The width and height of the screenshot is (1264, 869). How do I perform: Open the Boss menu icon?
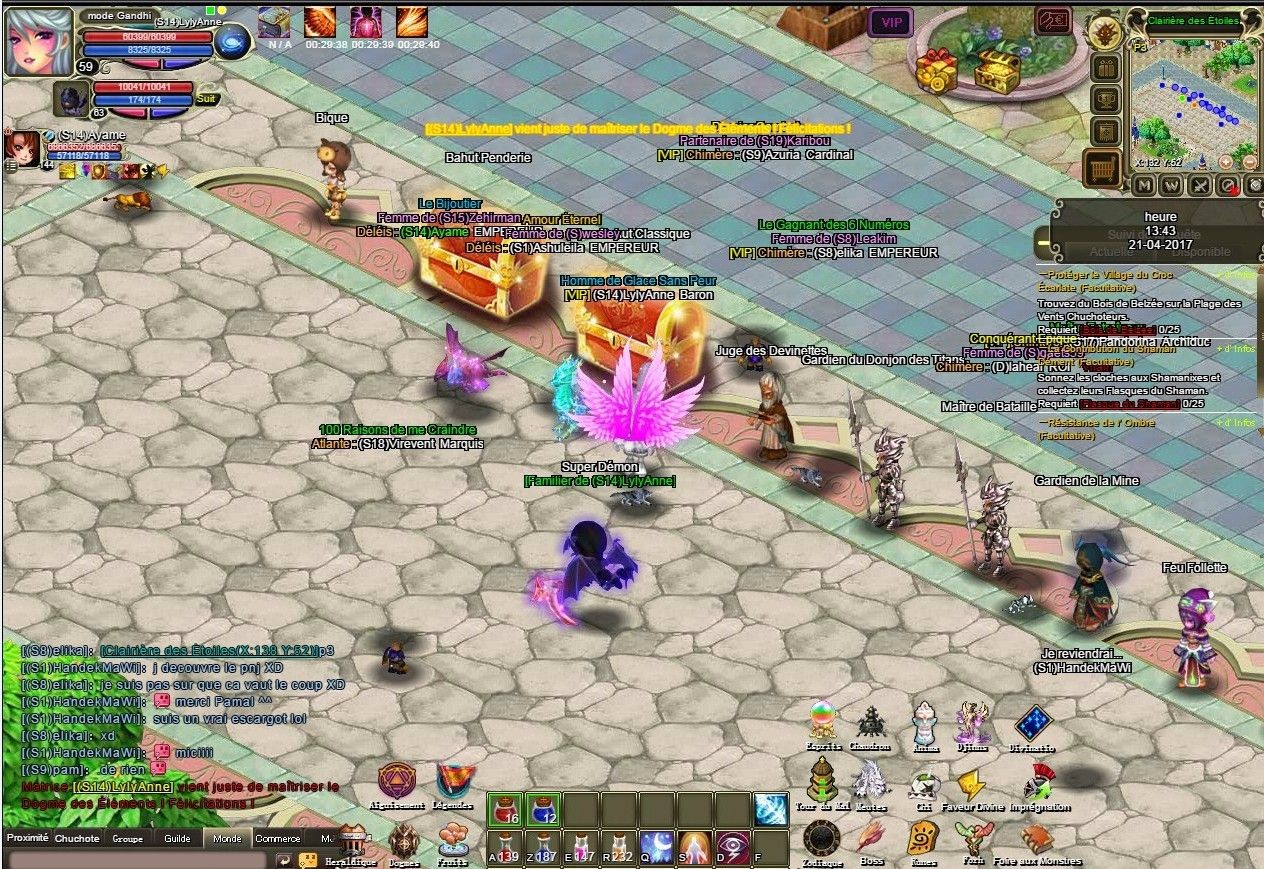click(x=871, y=836)
